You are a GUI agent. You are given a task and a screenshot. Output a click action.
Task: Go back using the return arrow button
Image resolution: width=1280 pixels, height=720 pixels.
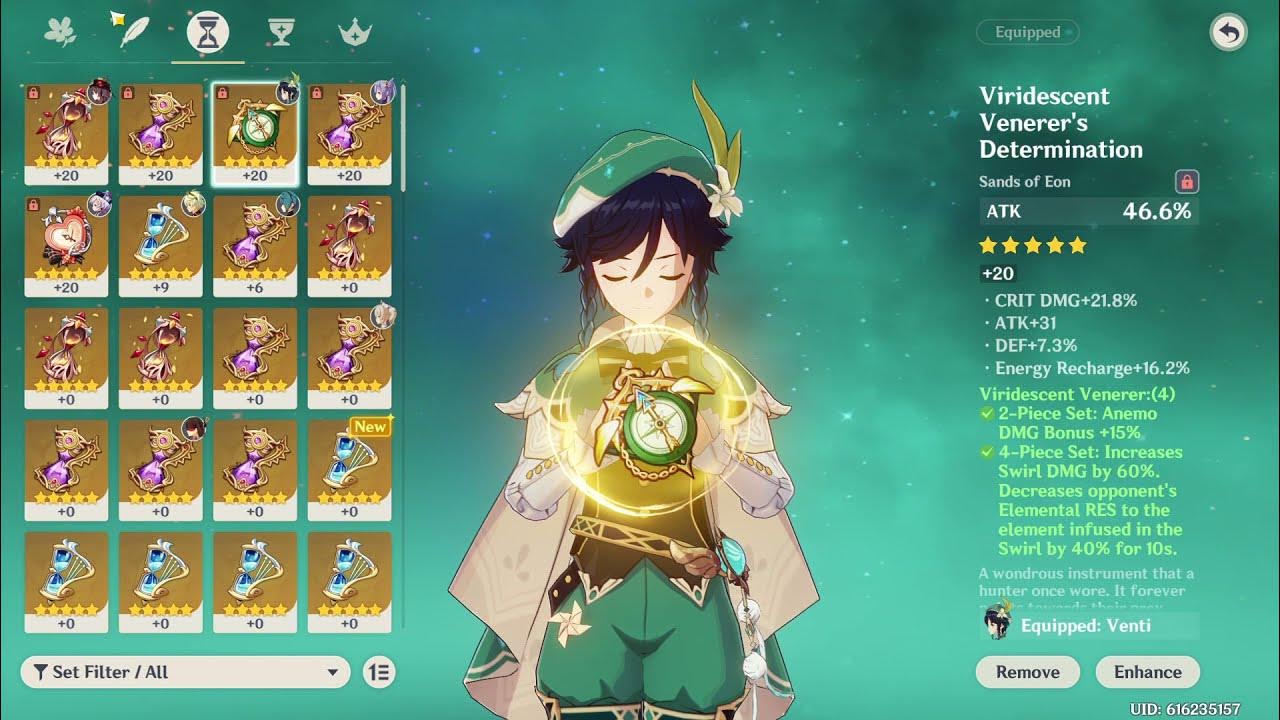1228,33
